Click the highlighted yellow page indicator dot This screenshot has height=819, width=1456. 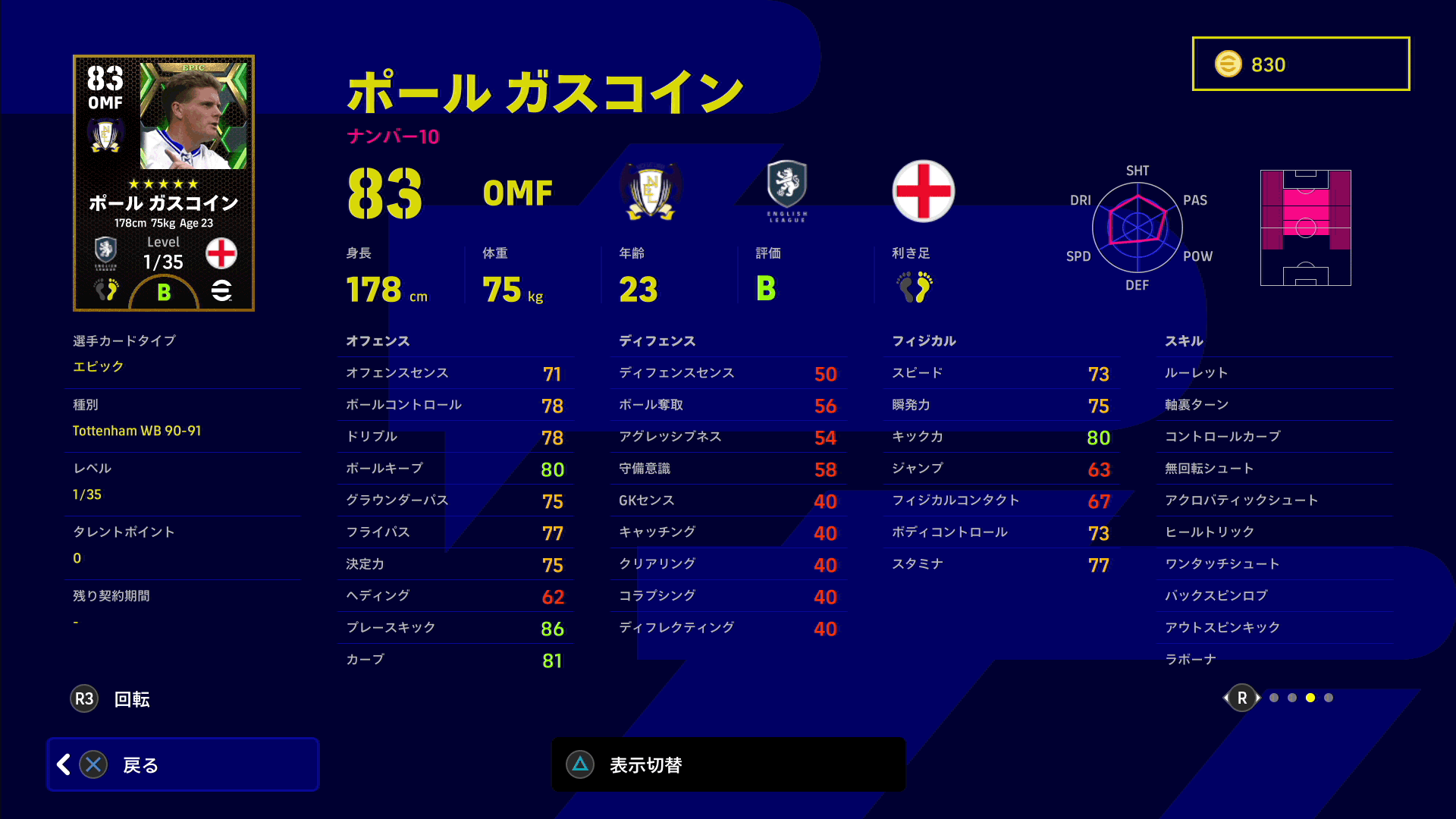pyautogui.click(x=1310, y=698)
